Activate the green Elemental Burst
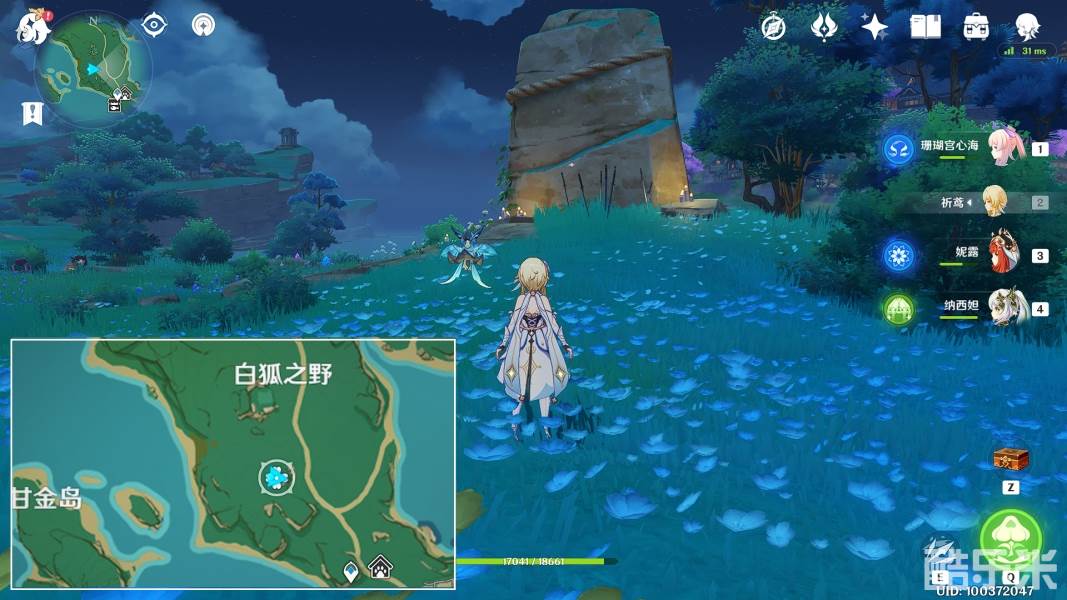Screen dimensions: 1067x600 [x=1010, y=538]
